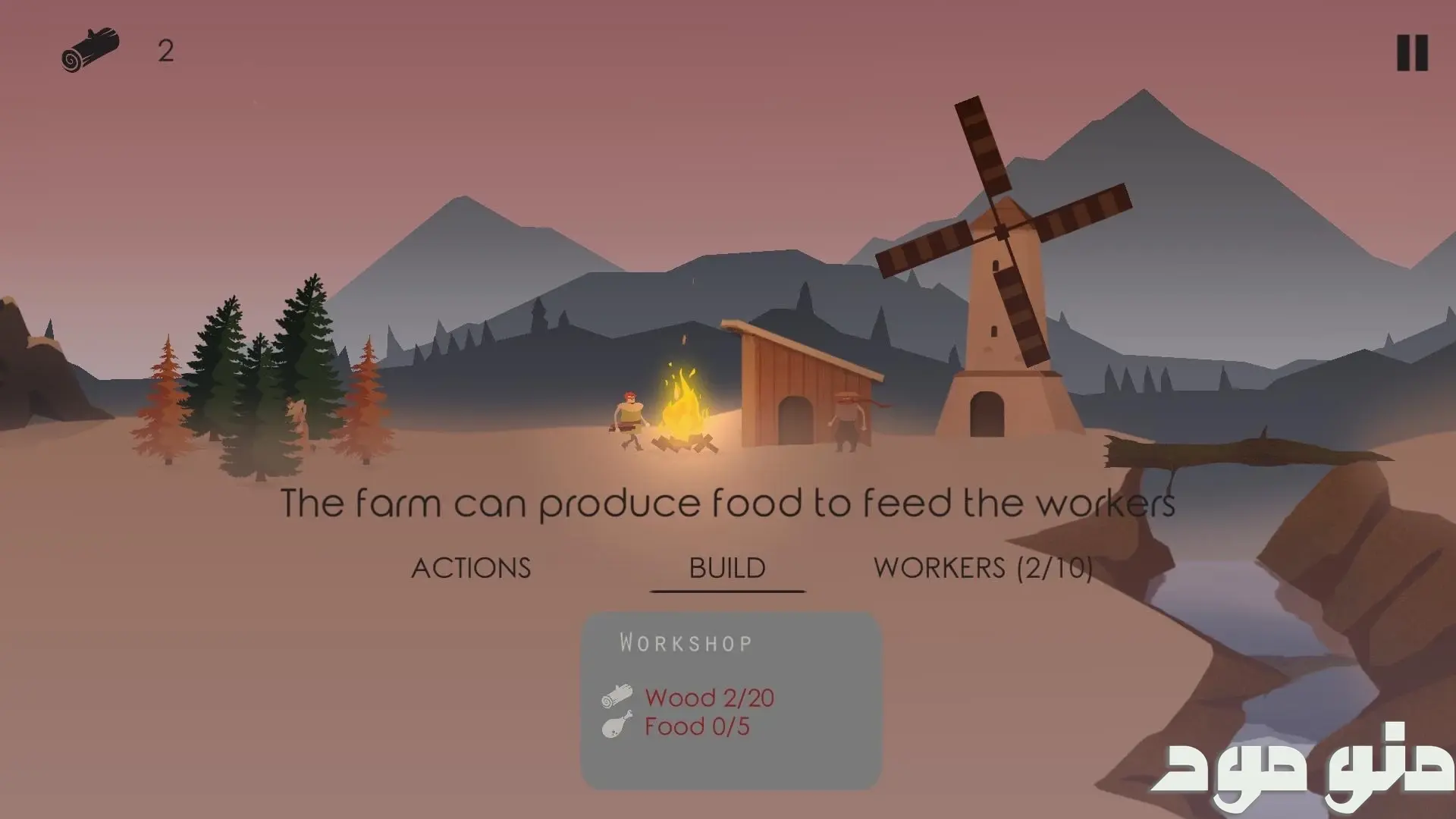
Task: Pause the game
Action: [x=1412, y=53]
